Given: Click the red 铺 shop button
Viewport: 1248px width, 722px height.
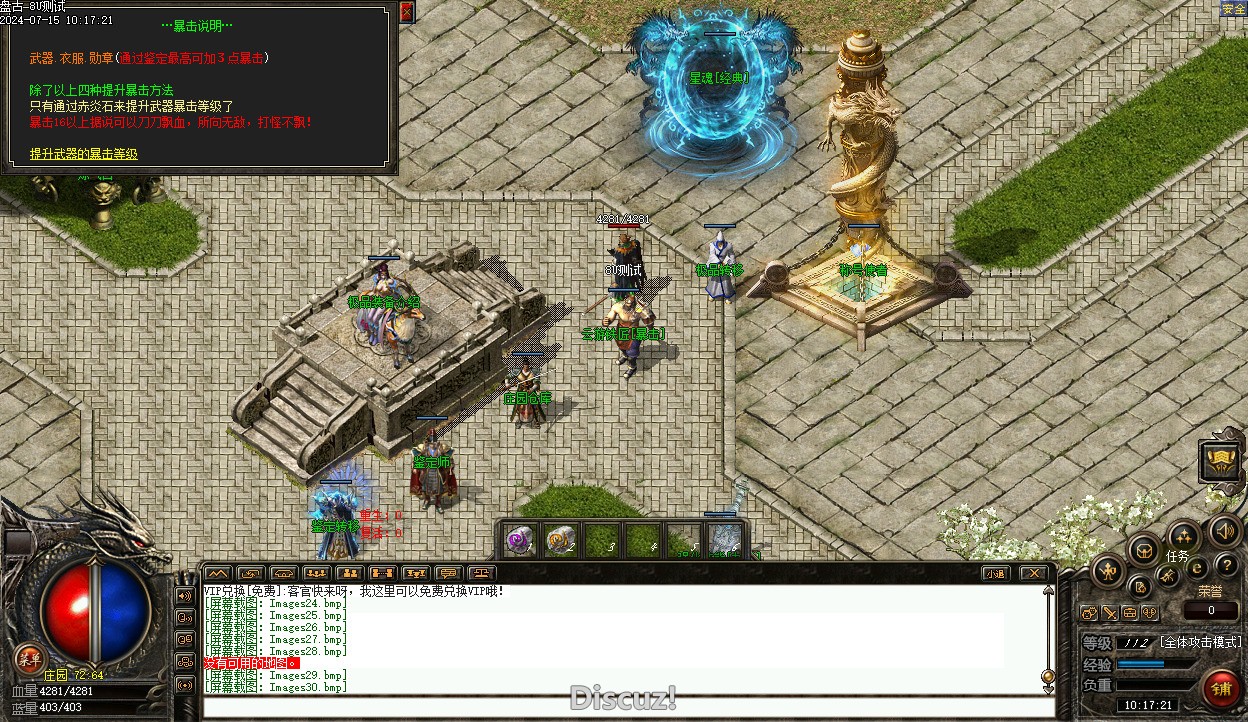Looking at the screenshot, I should 1220,688.
